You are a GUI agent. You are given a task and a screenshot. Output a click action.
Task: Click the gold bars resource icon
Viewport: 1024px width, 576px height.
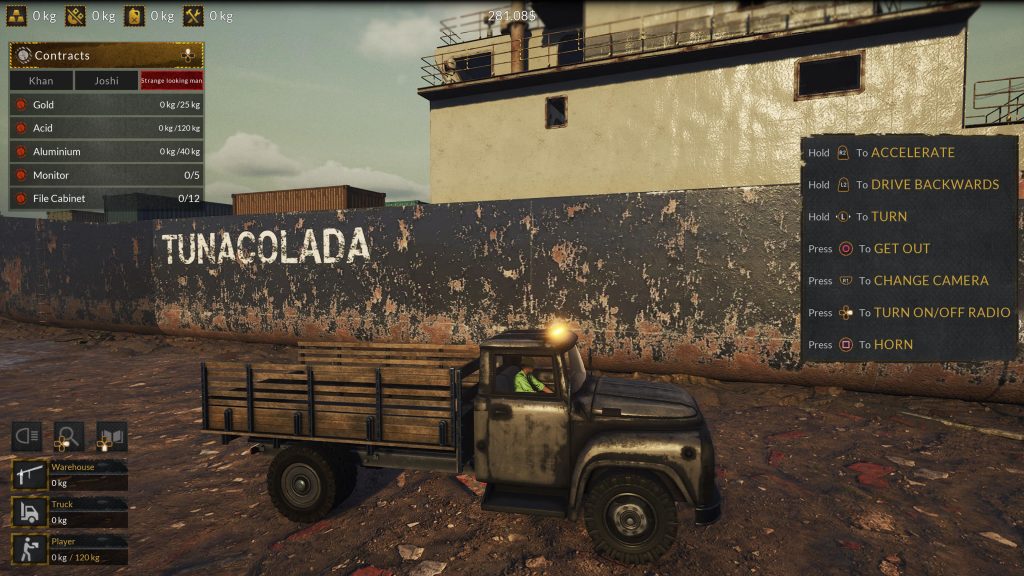(x=16, y=15)
